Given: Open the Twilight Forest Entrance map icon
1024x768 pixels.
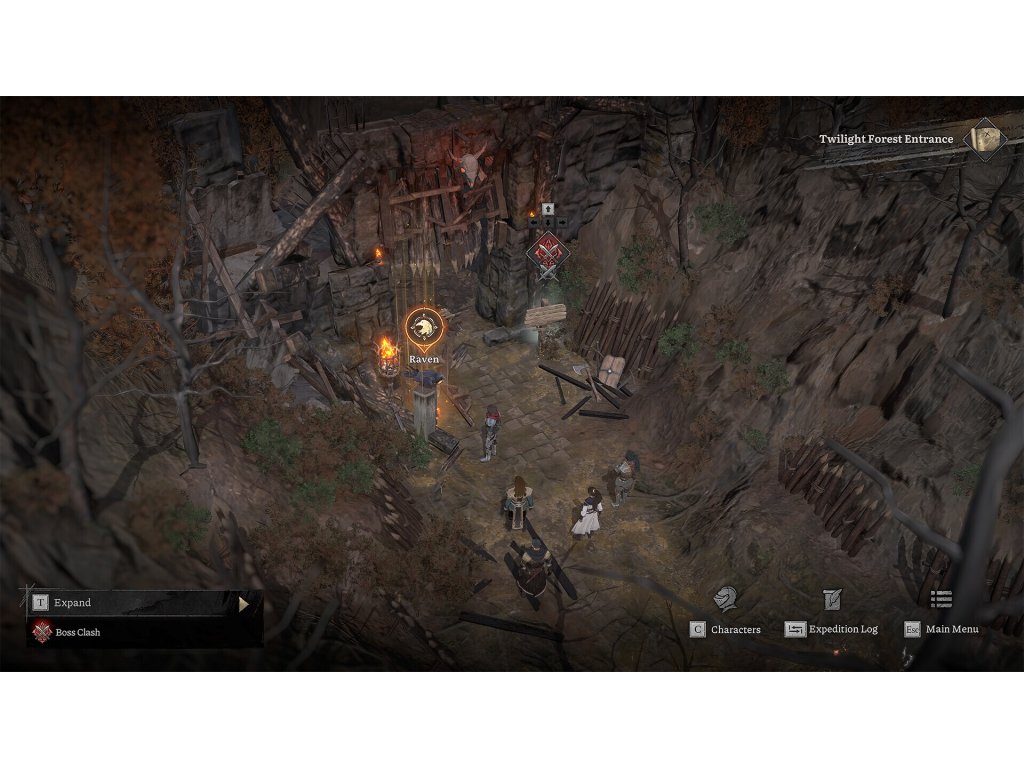Looking at the screenshot, I should tap(986, 138).
